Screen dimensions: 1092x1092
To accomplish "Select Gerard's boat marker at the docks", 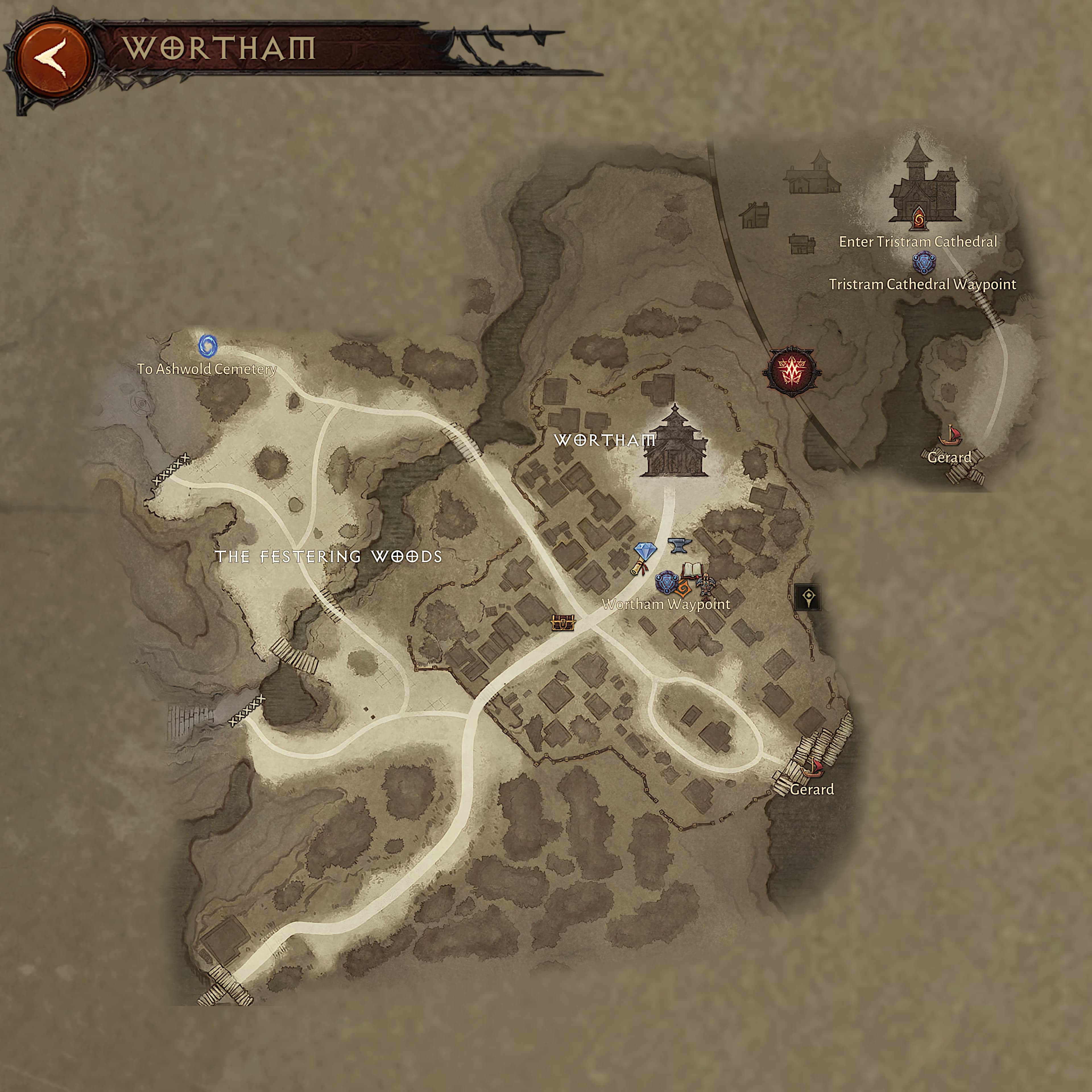I will click(812, 767).
